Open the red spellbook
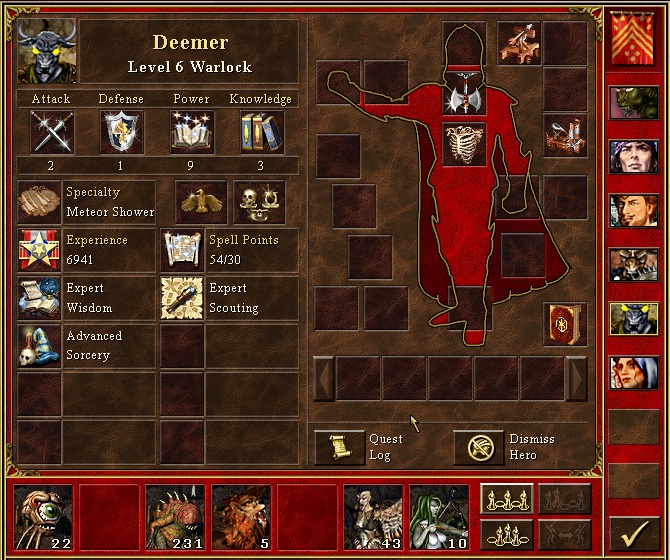This screenshot has height=560, width=670. click(564, 324)
